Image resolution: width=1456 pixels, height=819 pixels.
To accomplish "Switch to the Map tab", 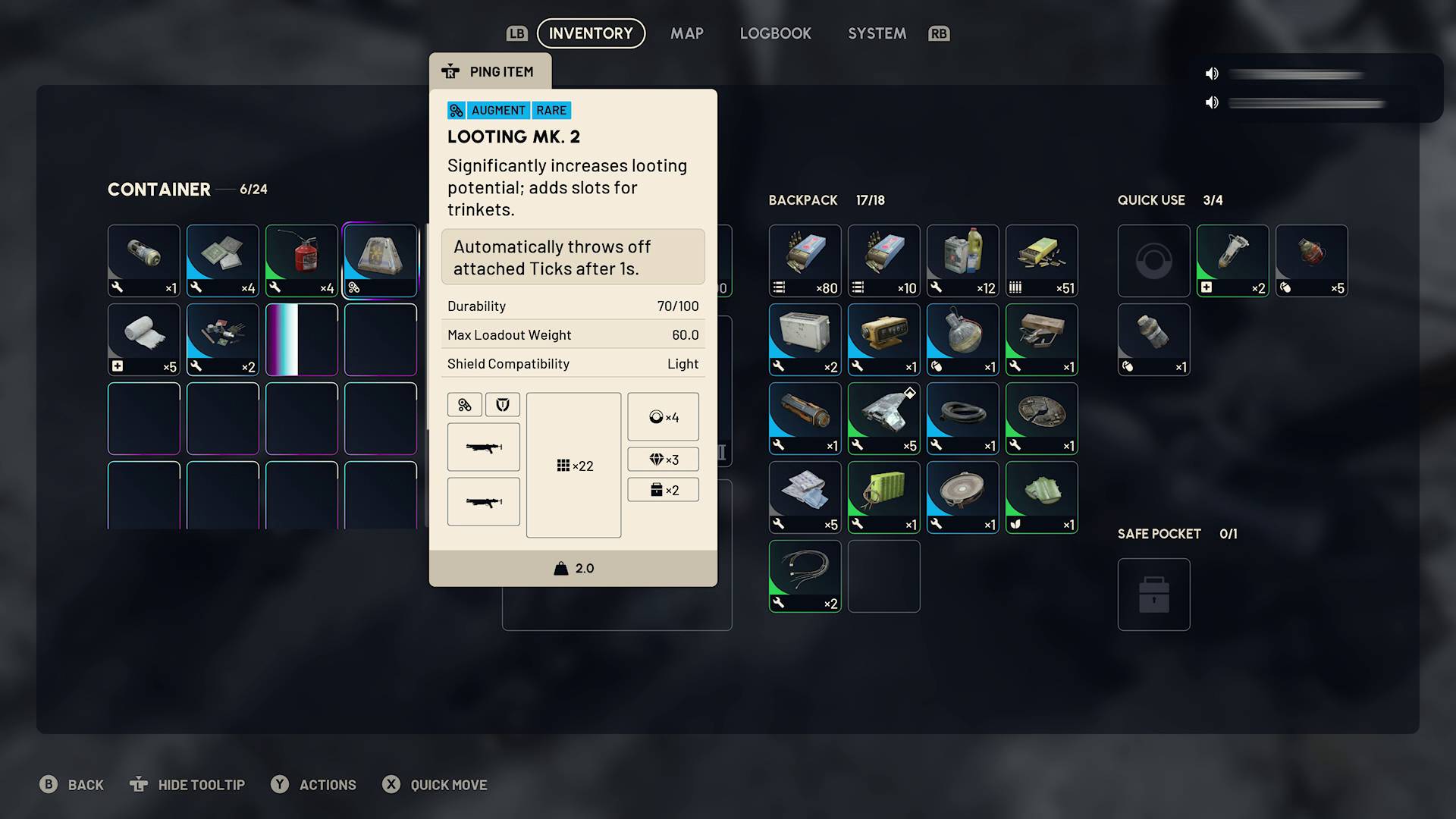I will point(686,33).
